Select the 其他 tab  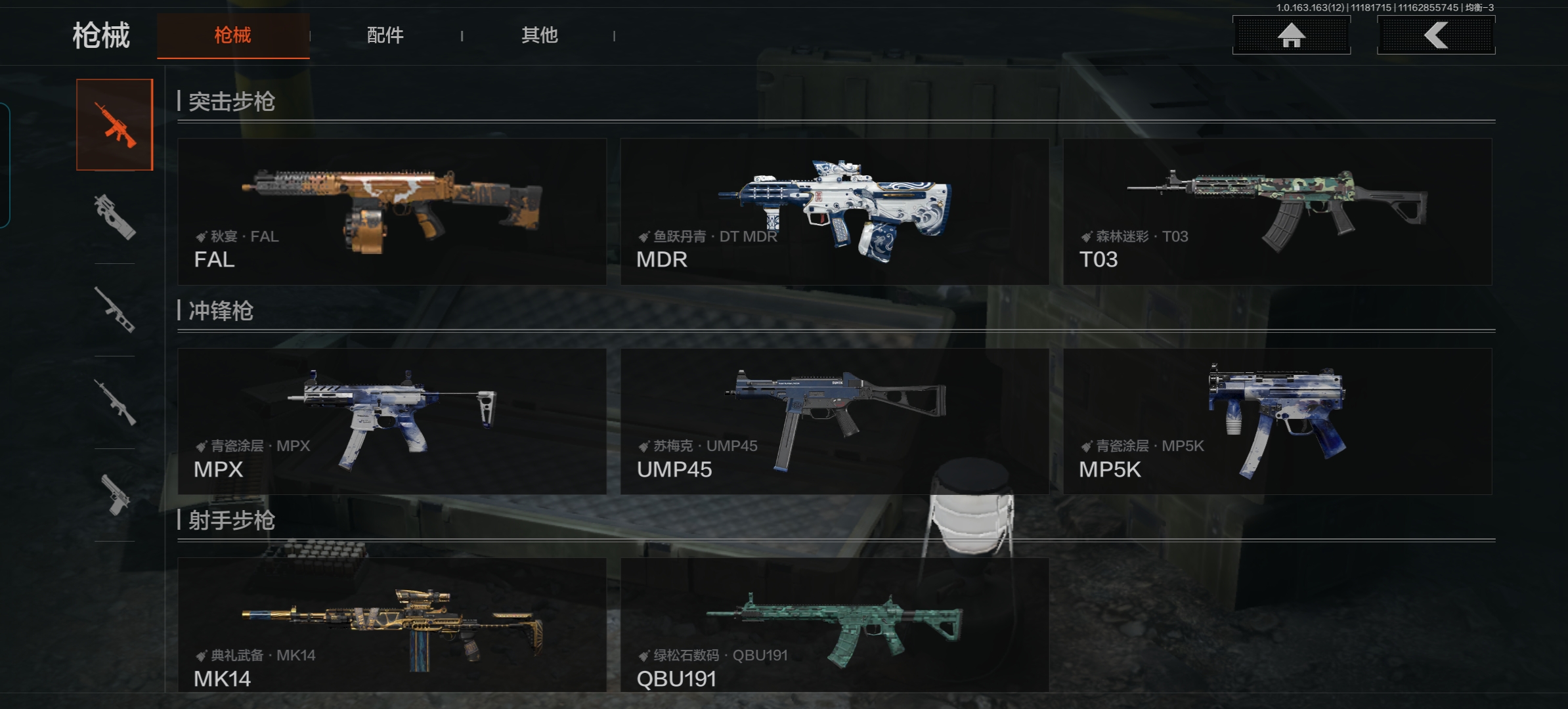pyautogui.click(x=539, y=35)
